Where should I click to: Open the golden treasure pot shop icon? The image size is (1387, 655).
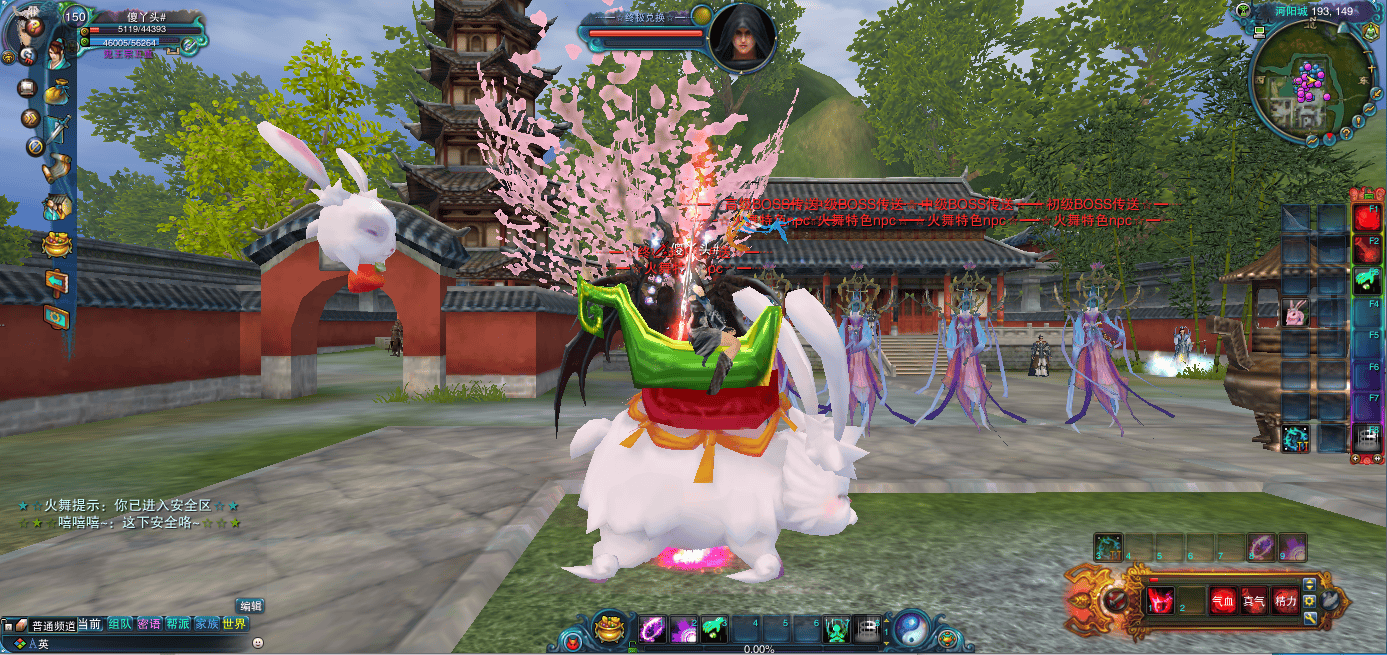56,244
